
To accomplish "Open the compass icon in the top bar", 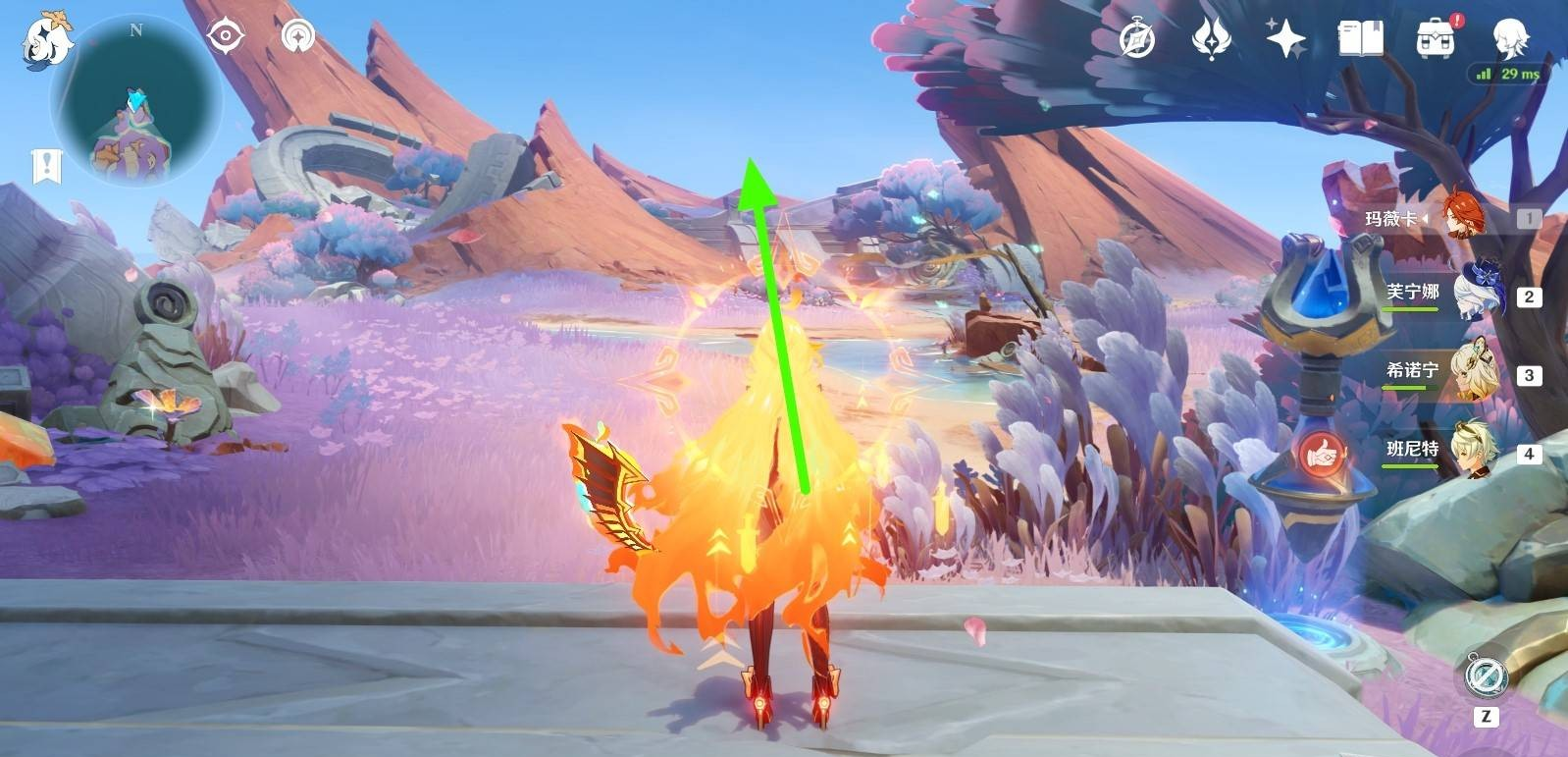I will pos(1137,40).
